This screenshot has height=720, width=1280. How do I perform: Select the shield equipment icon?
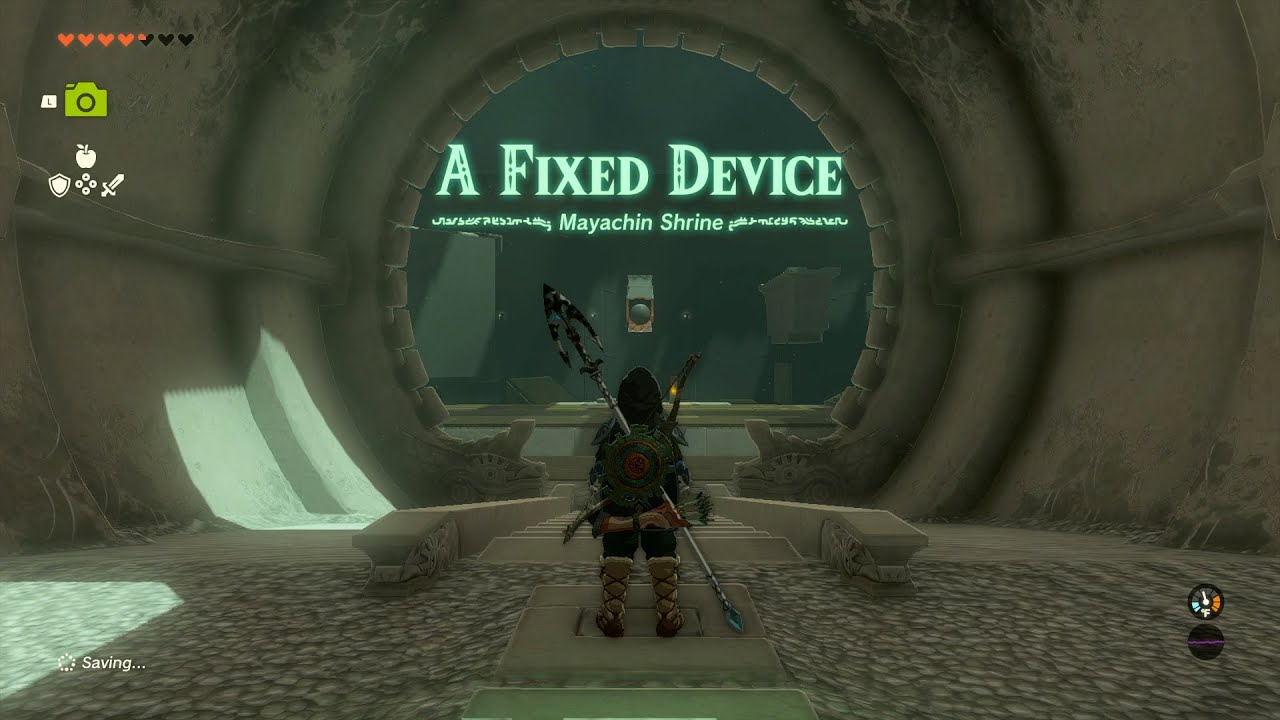59,185
